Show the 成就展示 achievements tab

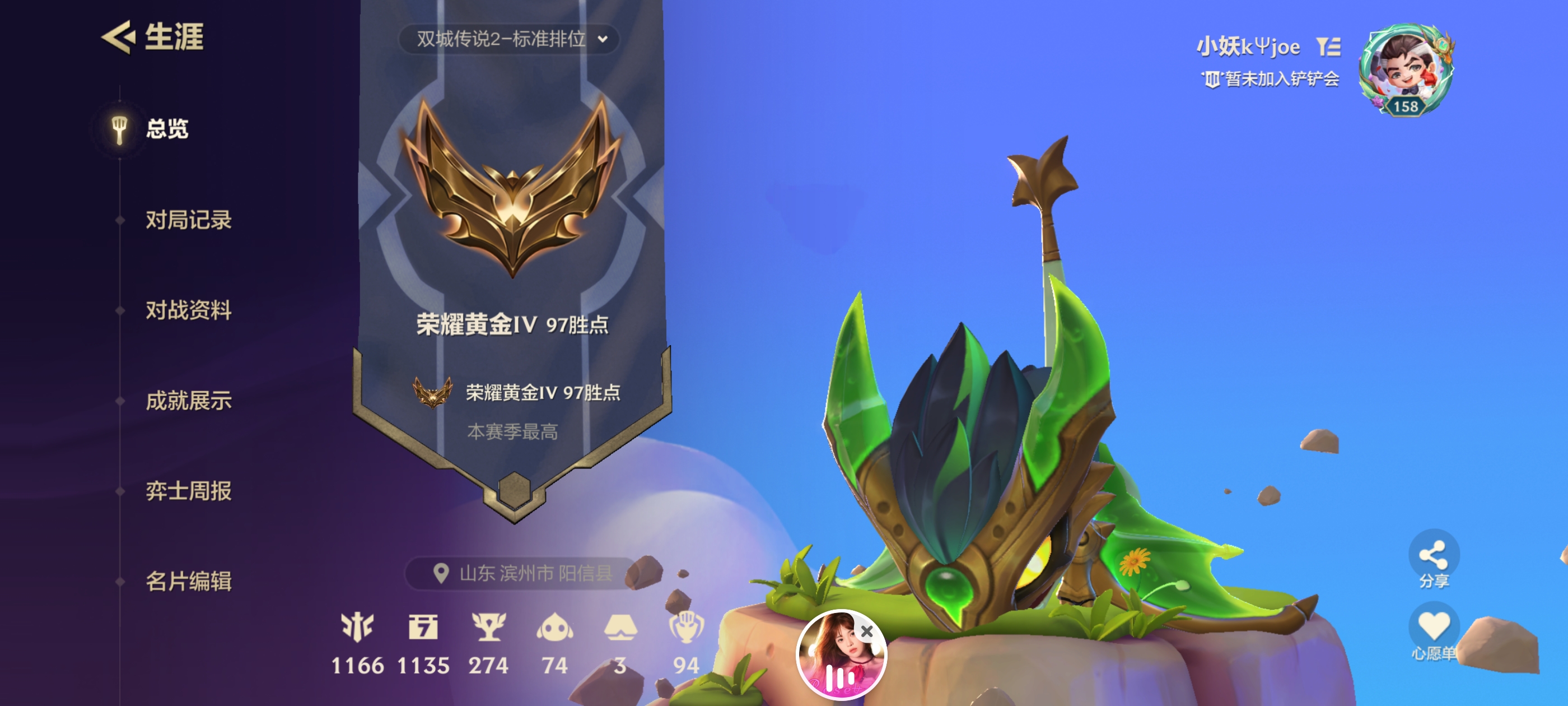(x=188, y=400)
